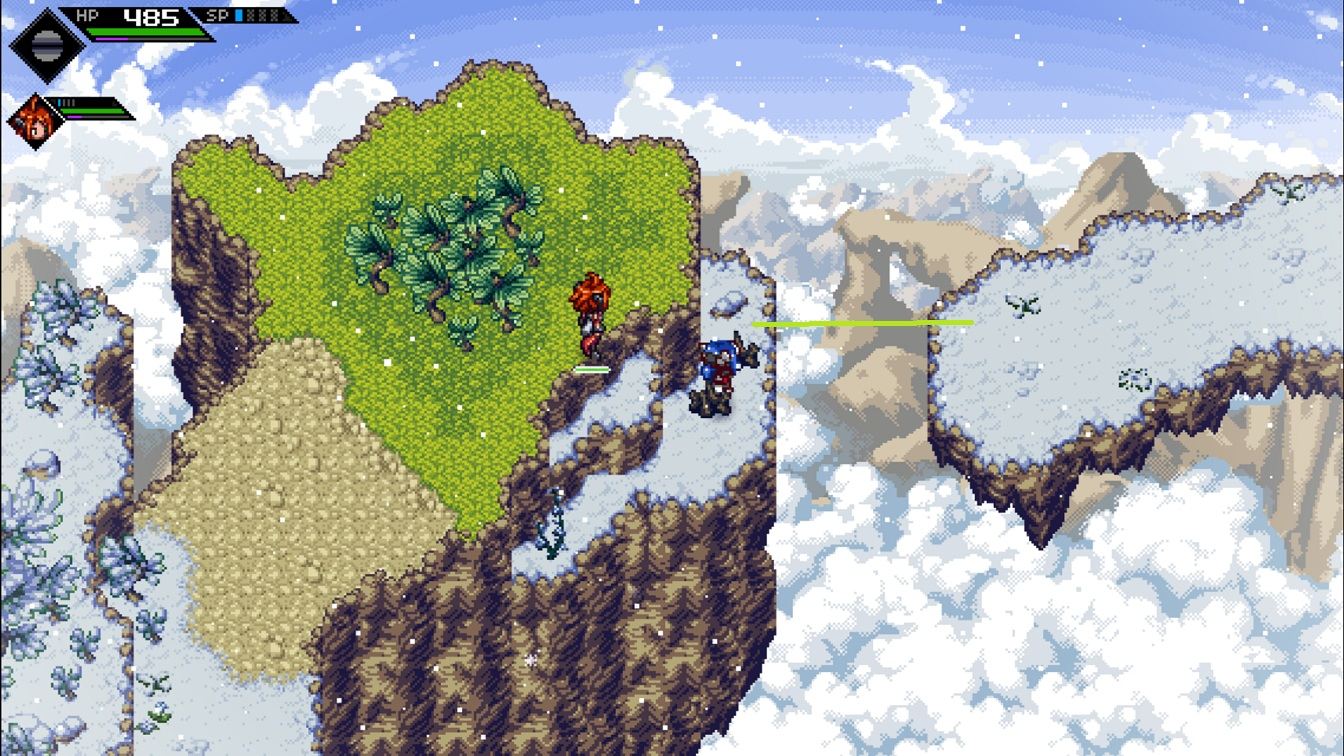Click the HP value reading 485
Screen dimensions: 1344x756
click(150, 15)
